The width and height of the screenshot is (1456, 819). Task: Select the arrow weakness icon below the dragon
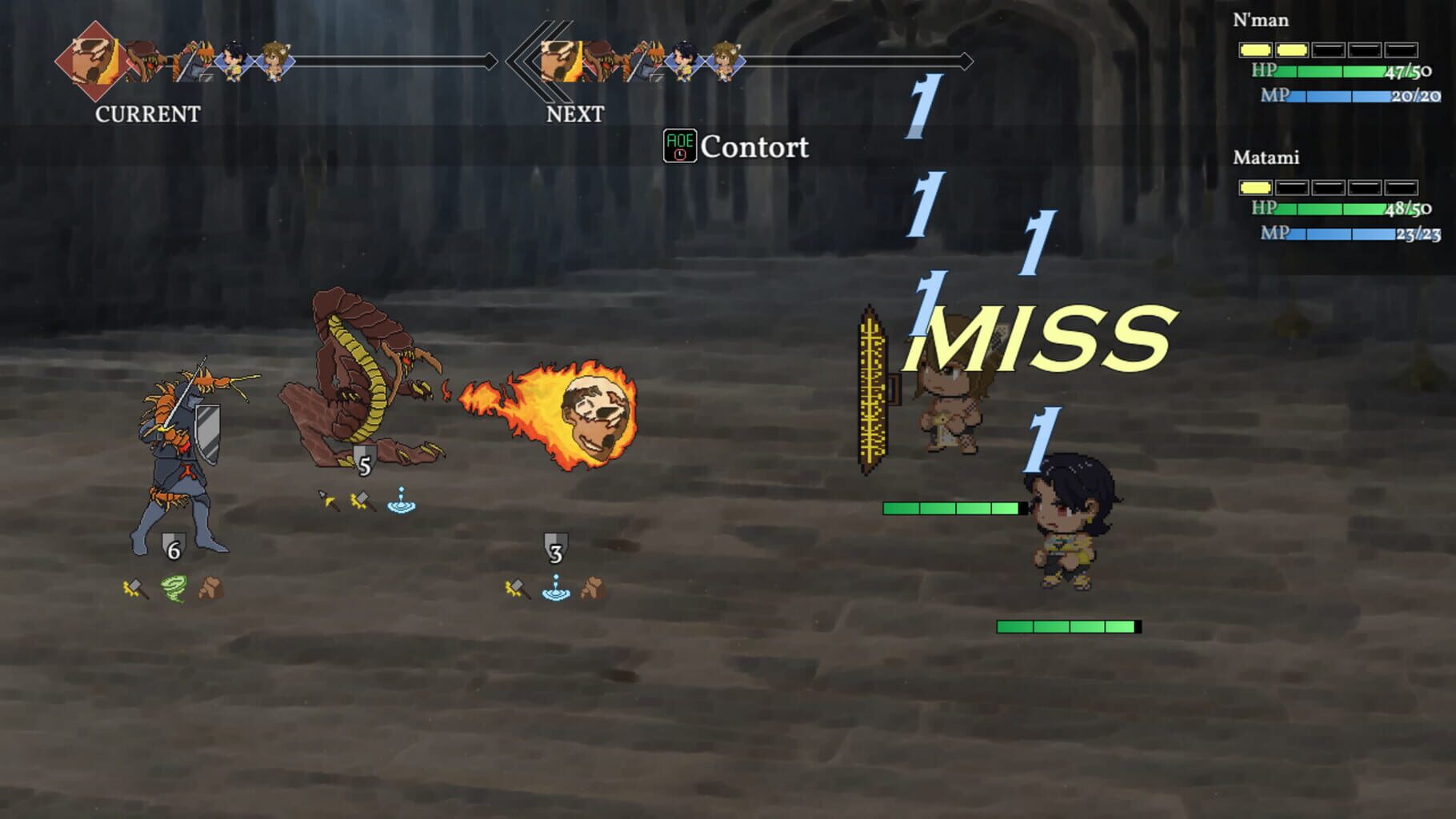[x=328, y=499]
